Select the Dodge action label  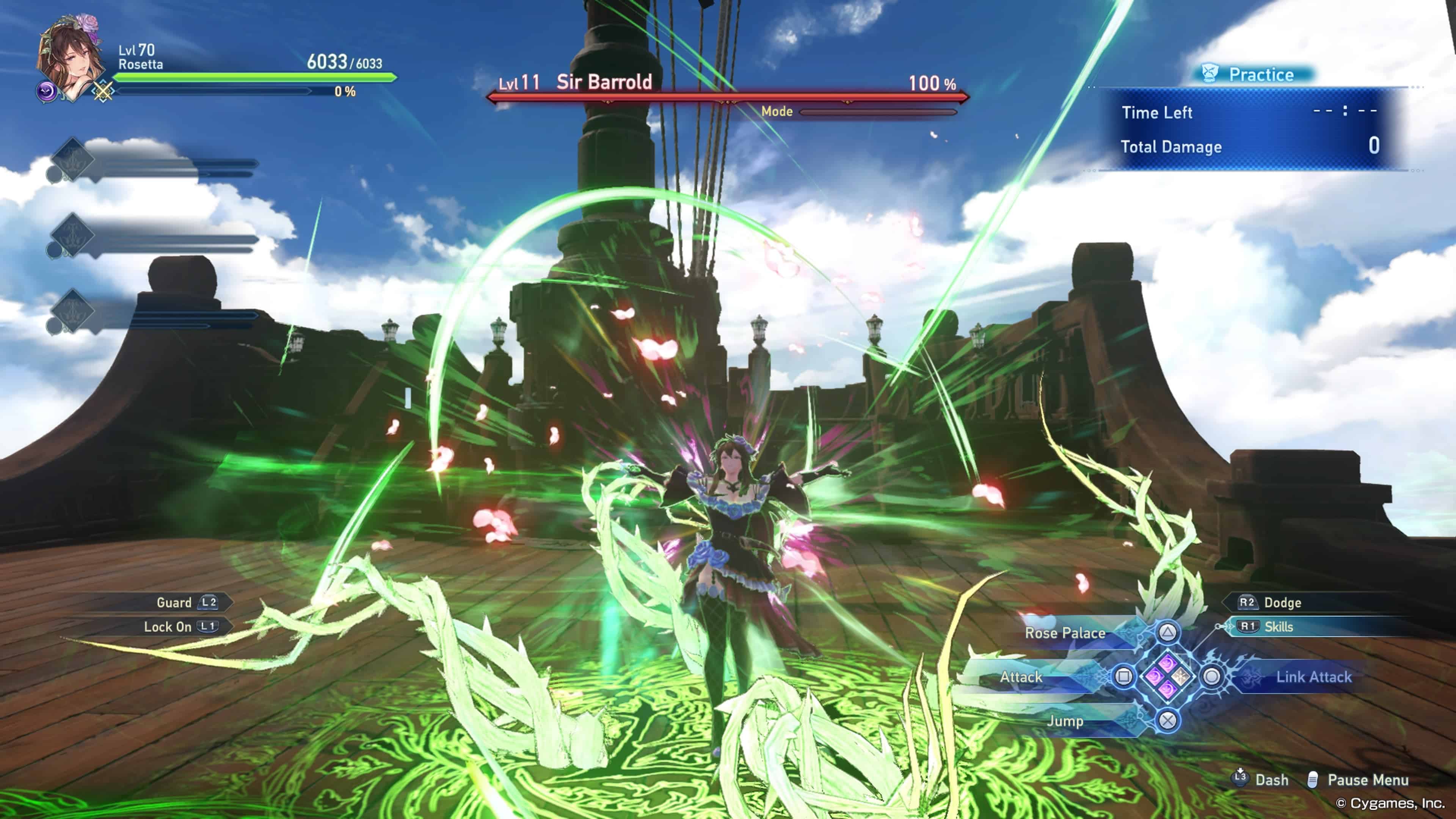pos(1282,602)
